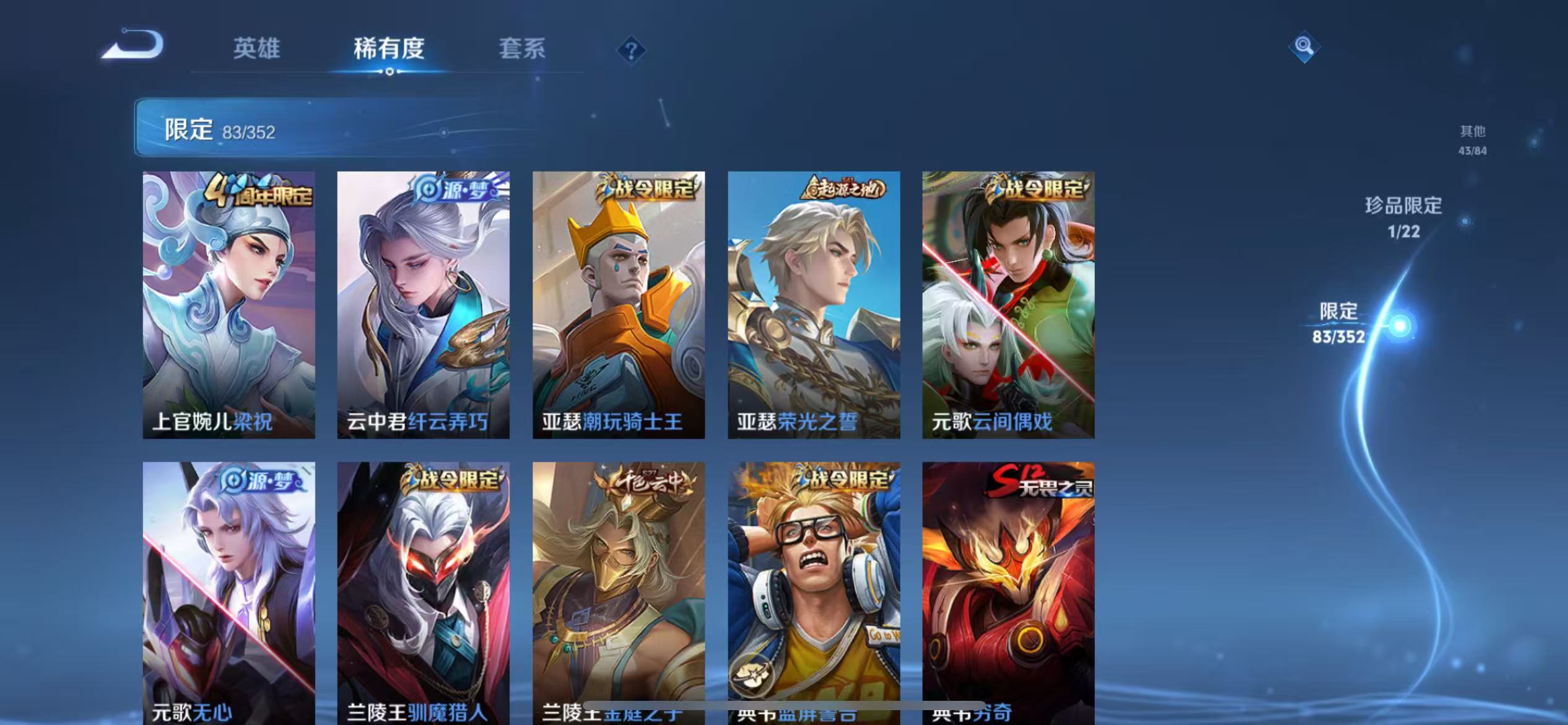Click the question mark help icon
The height and width of the screenshot is (725, 1568).
pyautogui.click(x=630, y=51)
